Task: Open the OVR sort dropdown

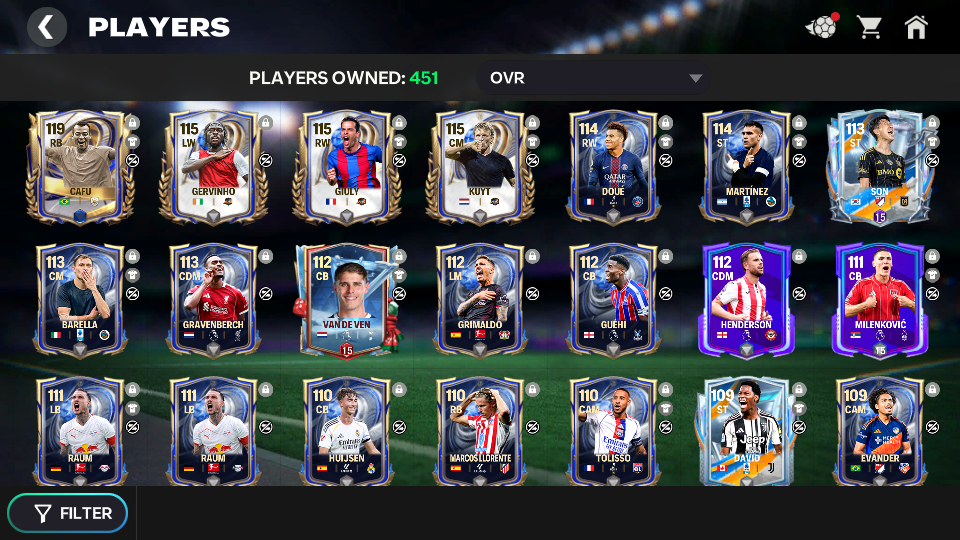Action: pyautogui.click(x=595, y=78)
